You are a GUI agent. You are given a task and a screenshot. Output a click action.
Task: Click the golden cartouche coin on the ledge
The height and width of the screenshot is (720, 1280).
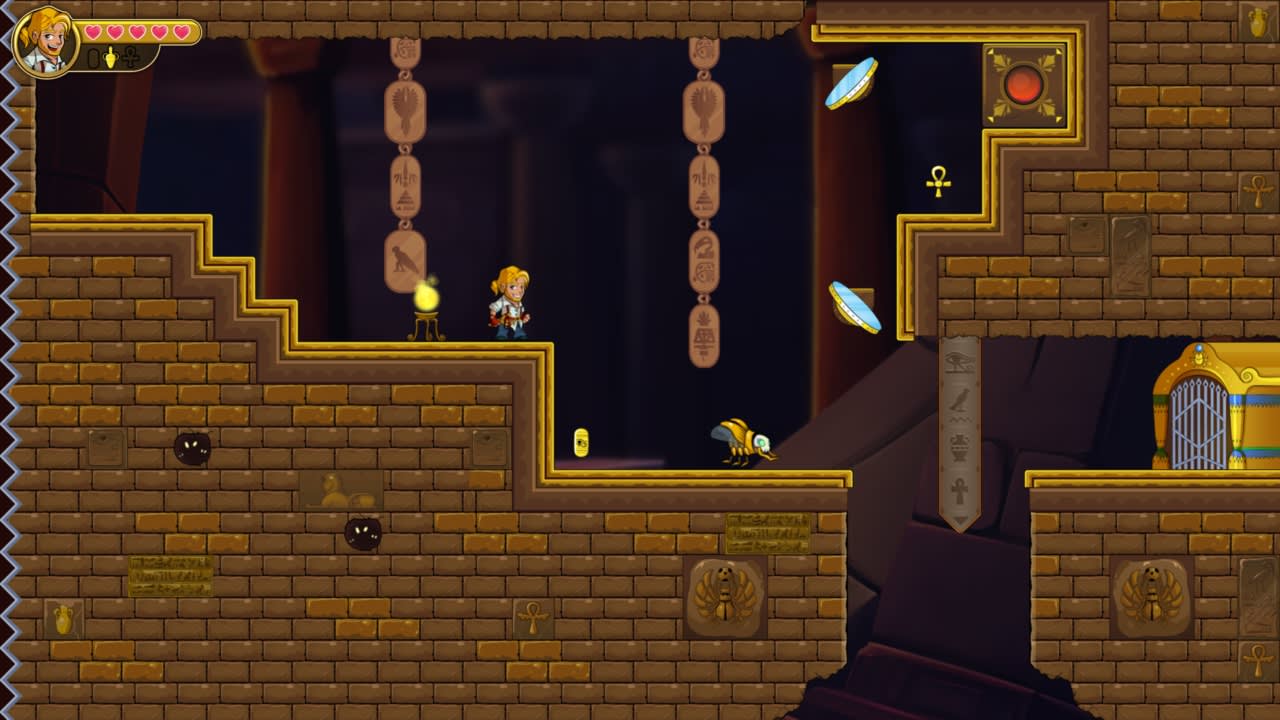click(x=581, y=442)
